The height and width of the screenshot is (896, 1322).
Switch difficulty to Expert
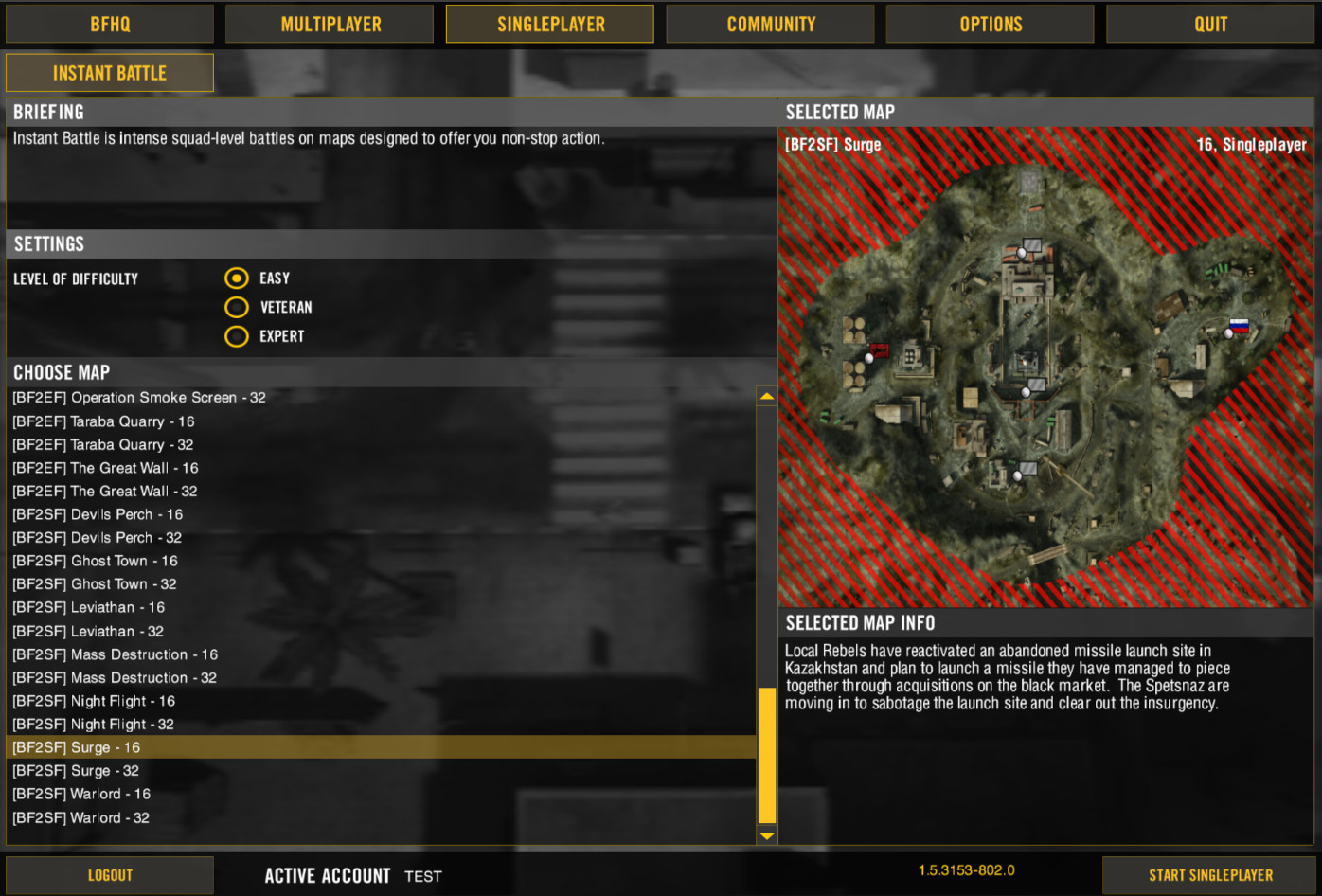[x=236, y=336]
